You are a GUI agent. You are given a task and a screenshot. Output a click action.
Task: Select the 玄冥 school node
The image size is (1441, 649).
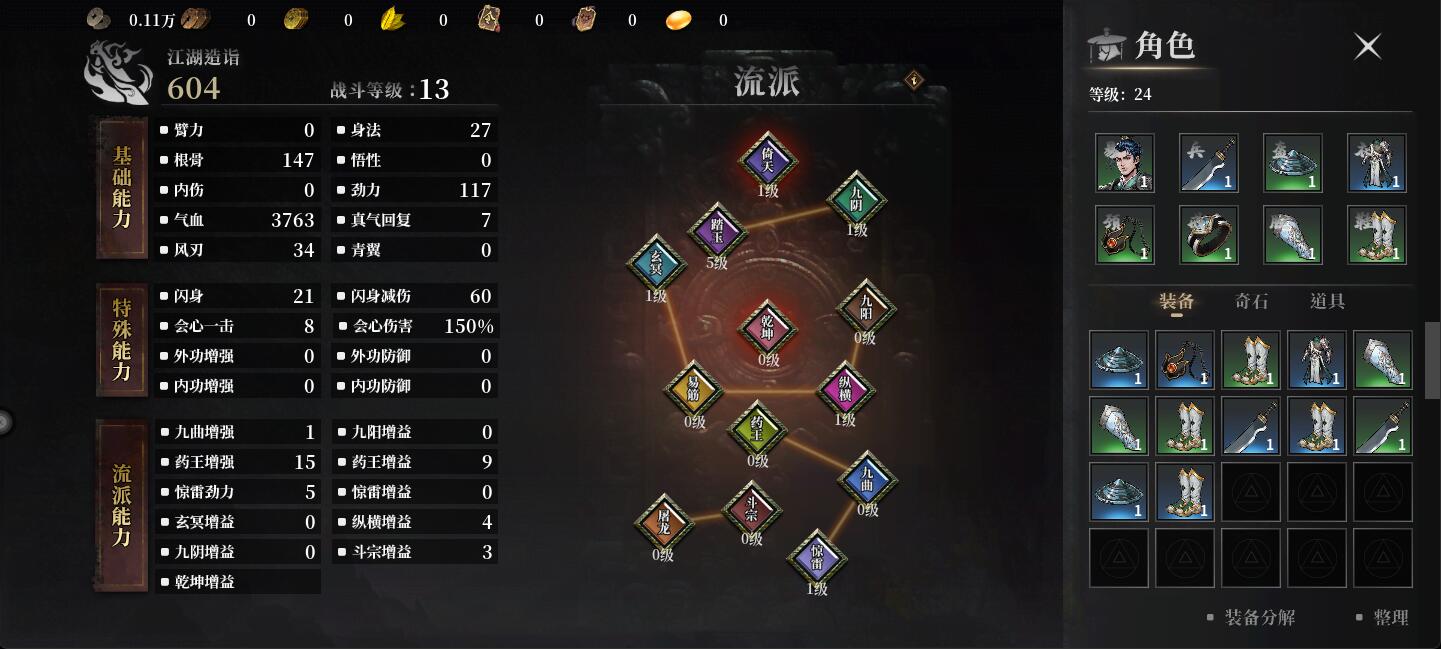[656, 263]
